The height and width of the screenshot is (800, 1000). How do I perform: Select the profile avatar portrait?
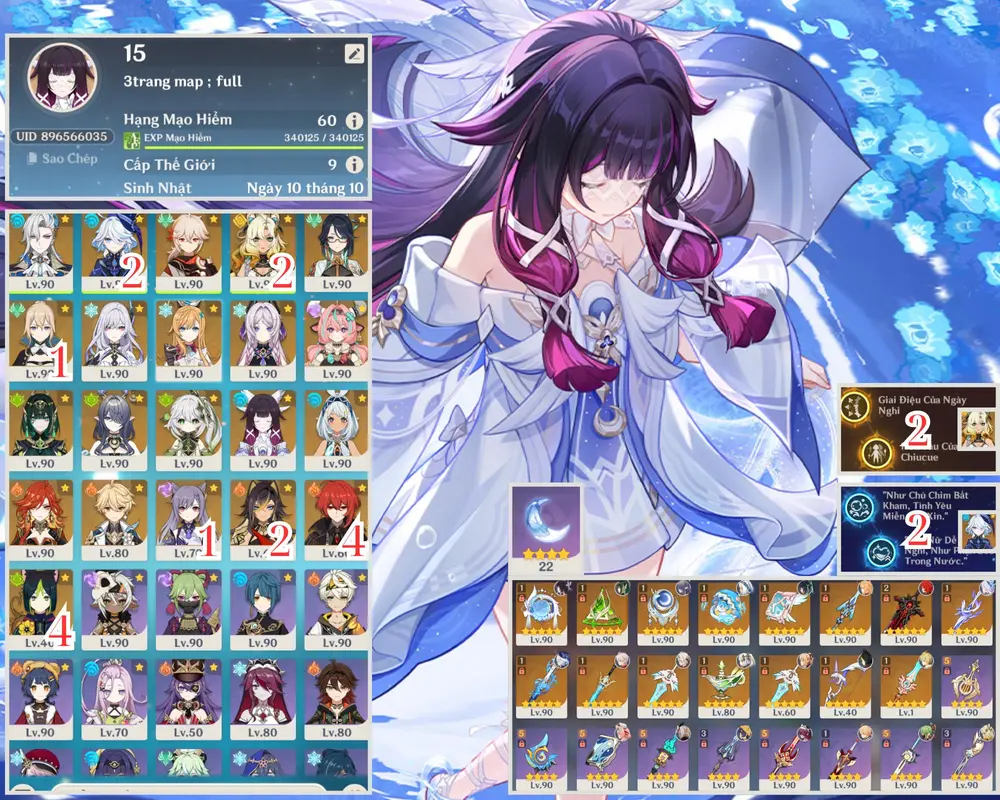click(x=62, y=80)
